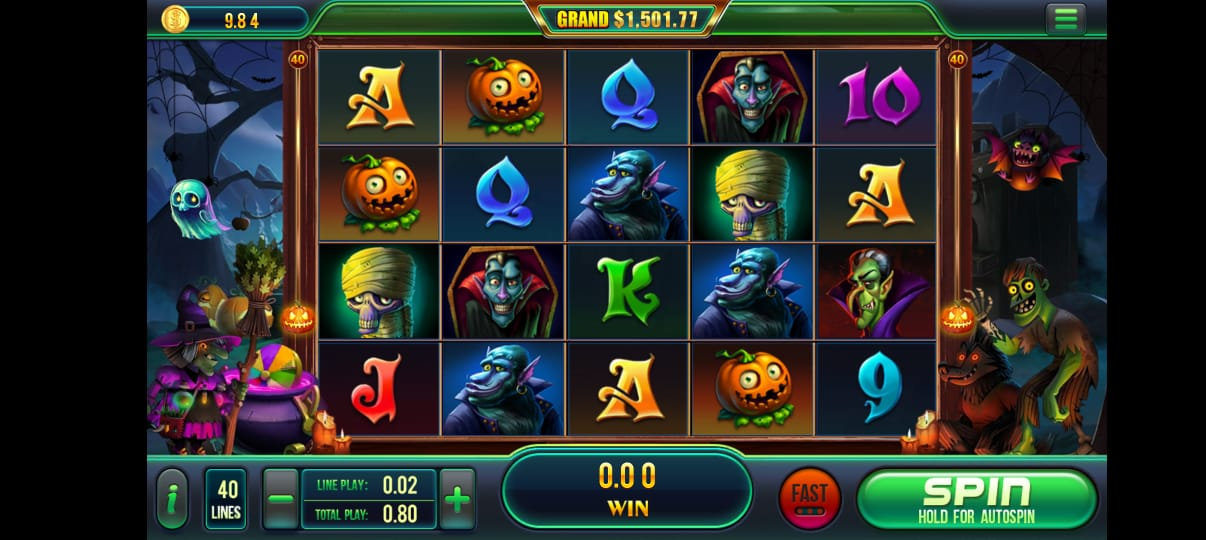Toggle the red FAST mode button
This screenshot has width=1206, height=540.
tap(809, 497)
